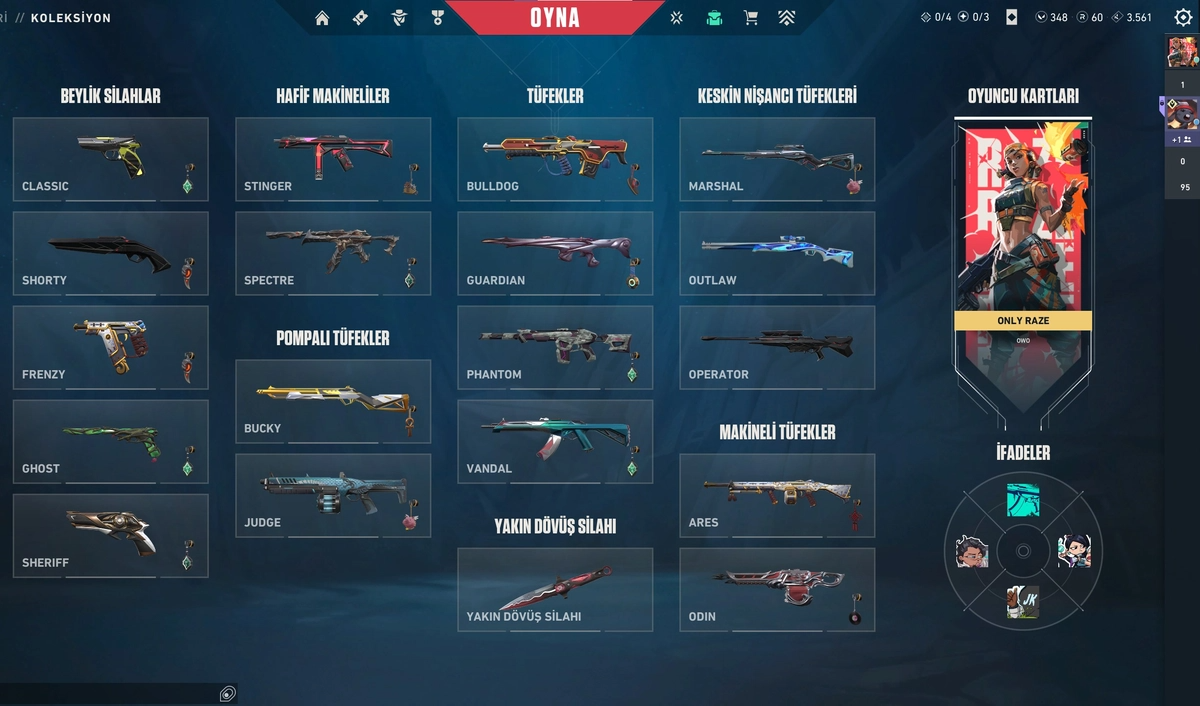
Task: Select the teal spray in expression wheel
Action: (x=1023, y=499)
